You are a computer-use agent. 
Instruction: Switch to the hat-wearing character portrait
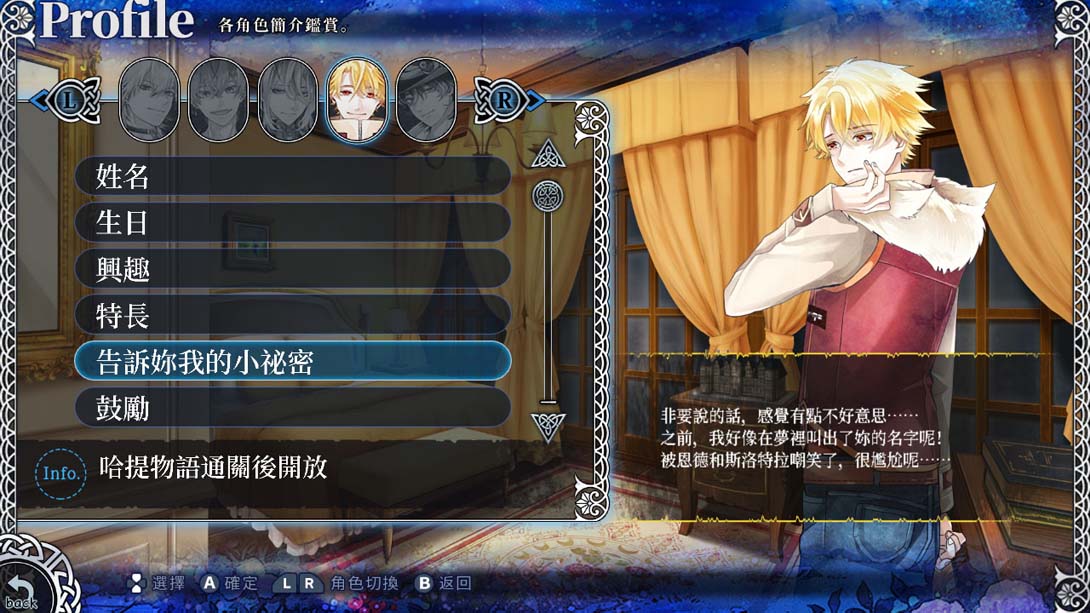[x=426, y=98]
